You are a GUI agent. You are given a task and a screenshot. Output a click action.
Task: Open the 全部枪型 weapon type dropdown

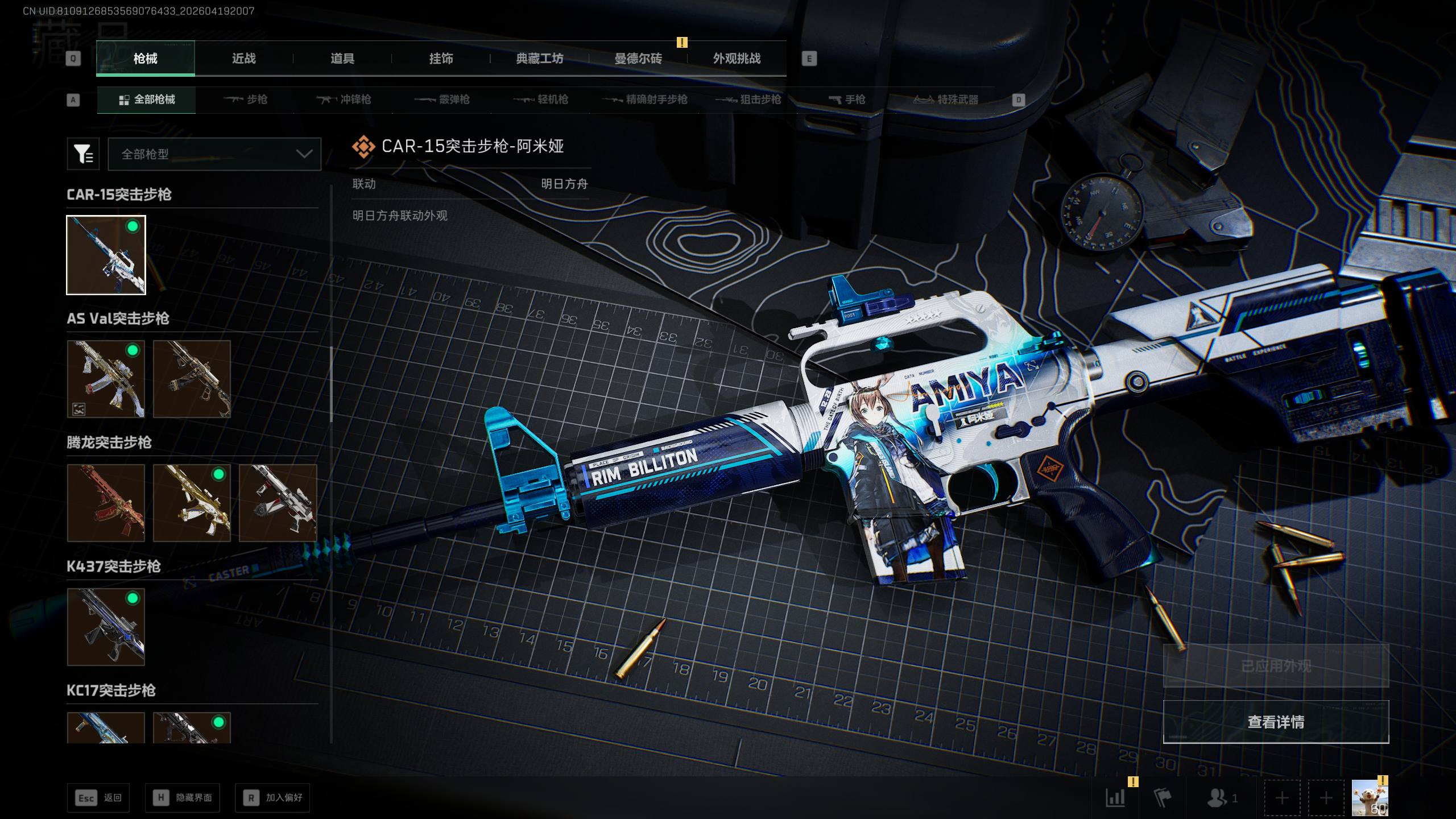(214, 154)
